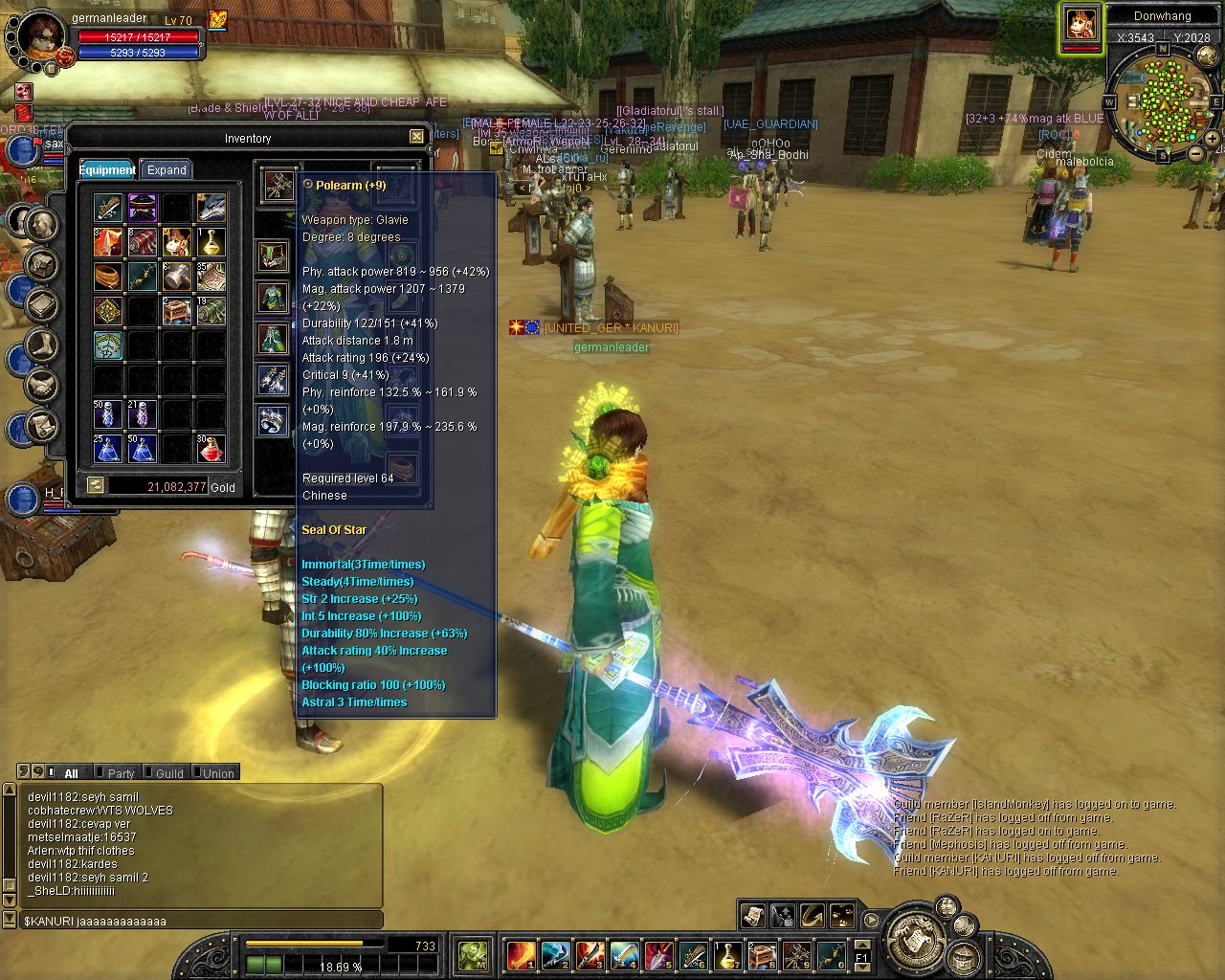
Task: Switch chat to the Guild tab
Action: (169, 773)
